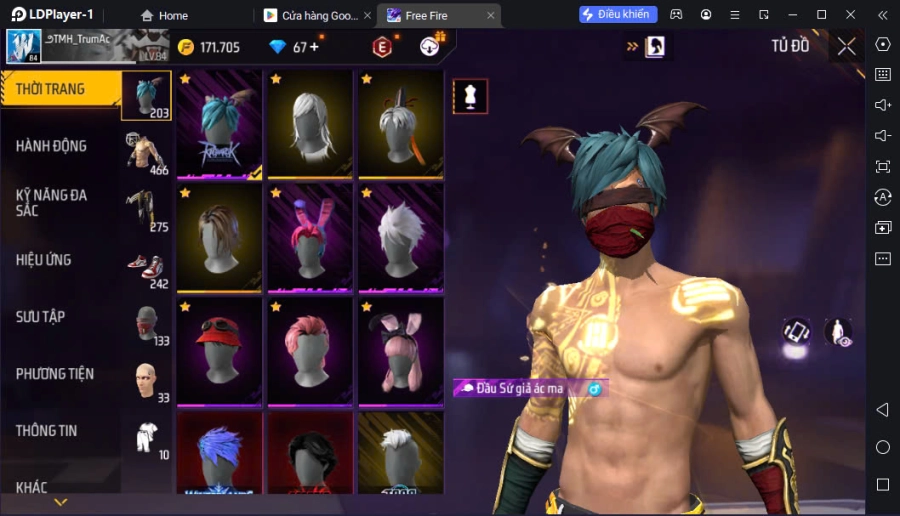The height and width of the screenshot is (516, 900).
Task: Select the teal hair with bat wings
Action: [219, 125]
